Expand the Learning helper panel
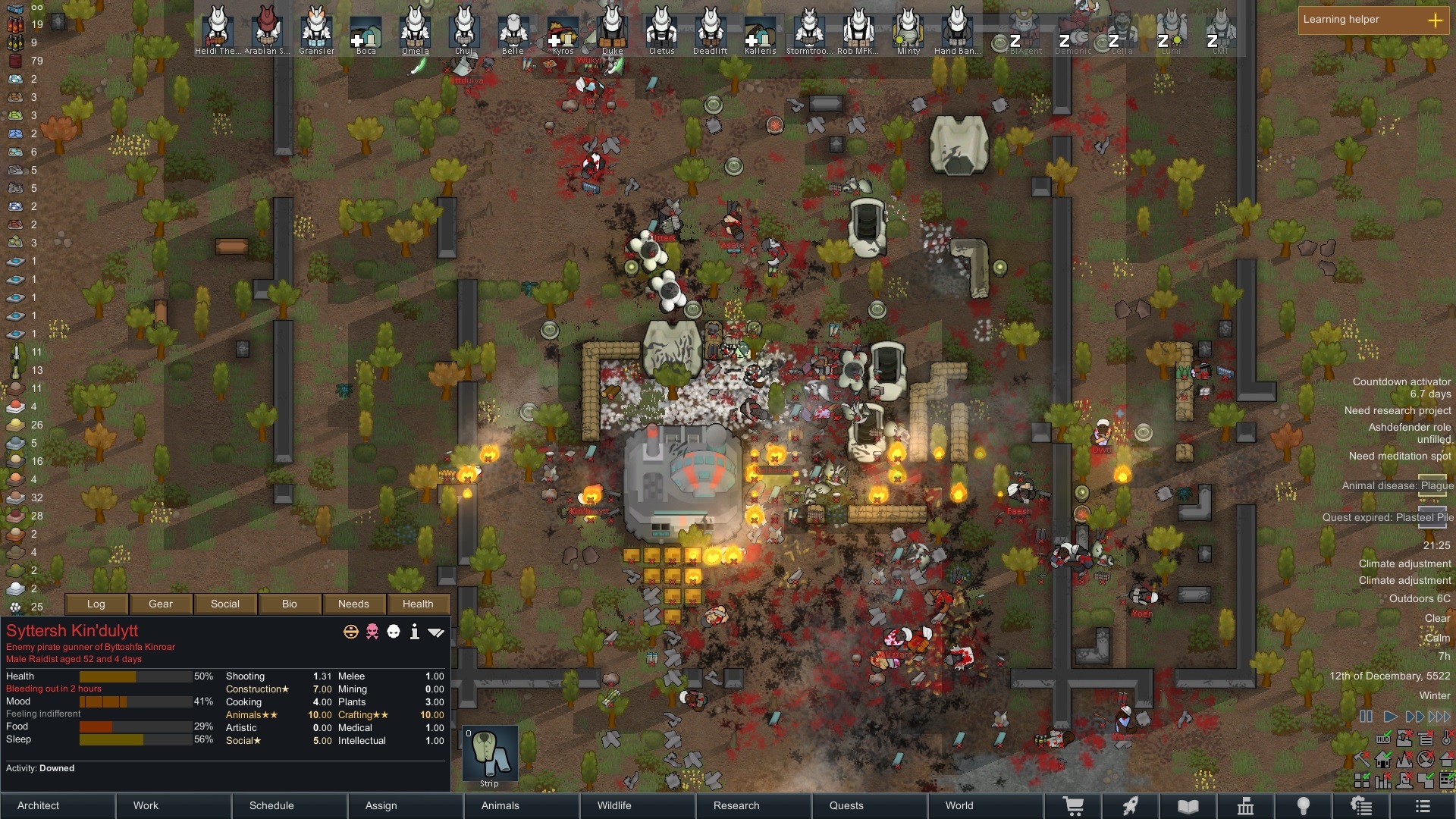1456x819 pixels. pos(1435,20)
